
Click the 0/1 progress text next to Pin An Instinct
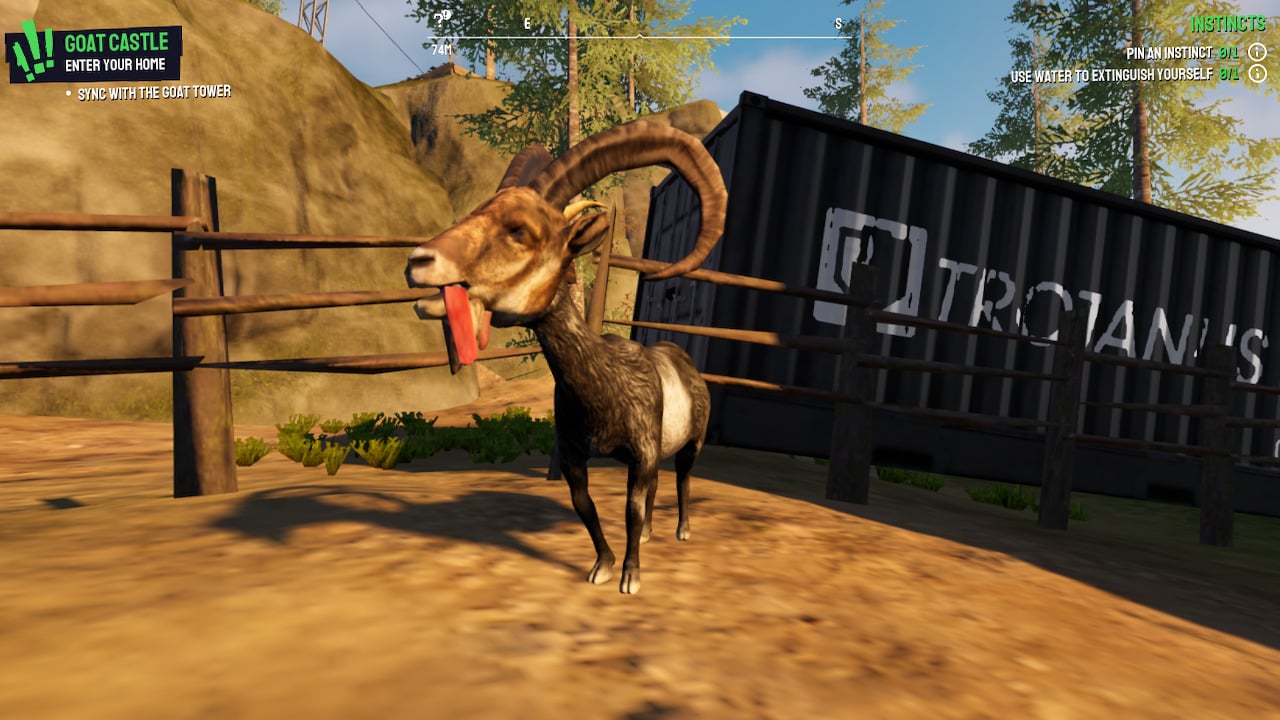coord(1227,51)
